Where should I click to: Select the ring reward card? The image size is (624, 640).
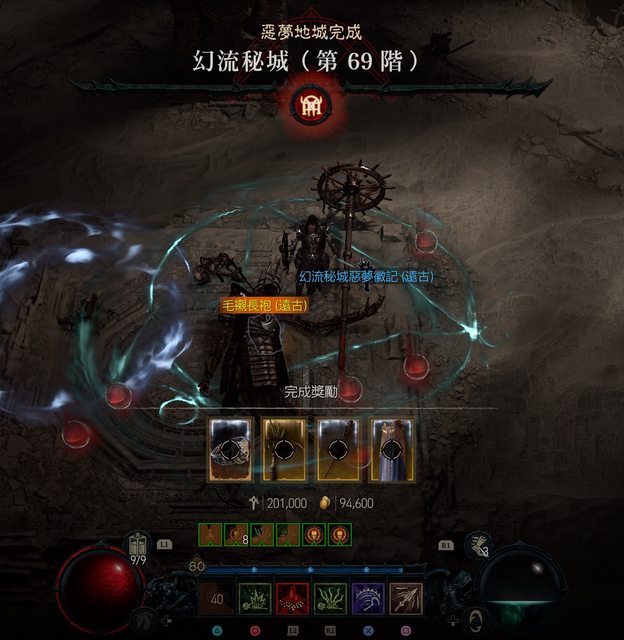pyautogui.click(x=230, y=449)
